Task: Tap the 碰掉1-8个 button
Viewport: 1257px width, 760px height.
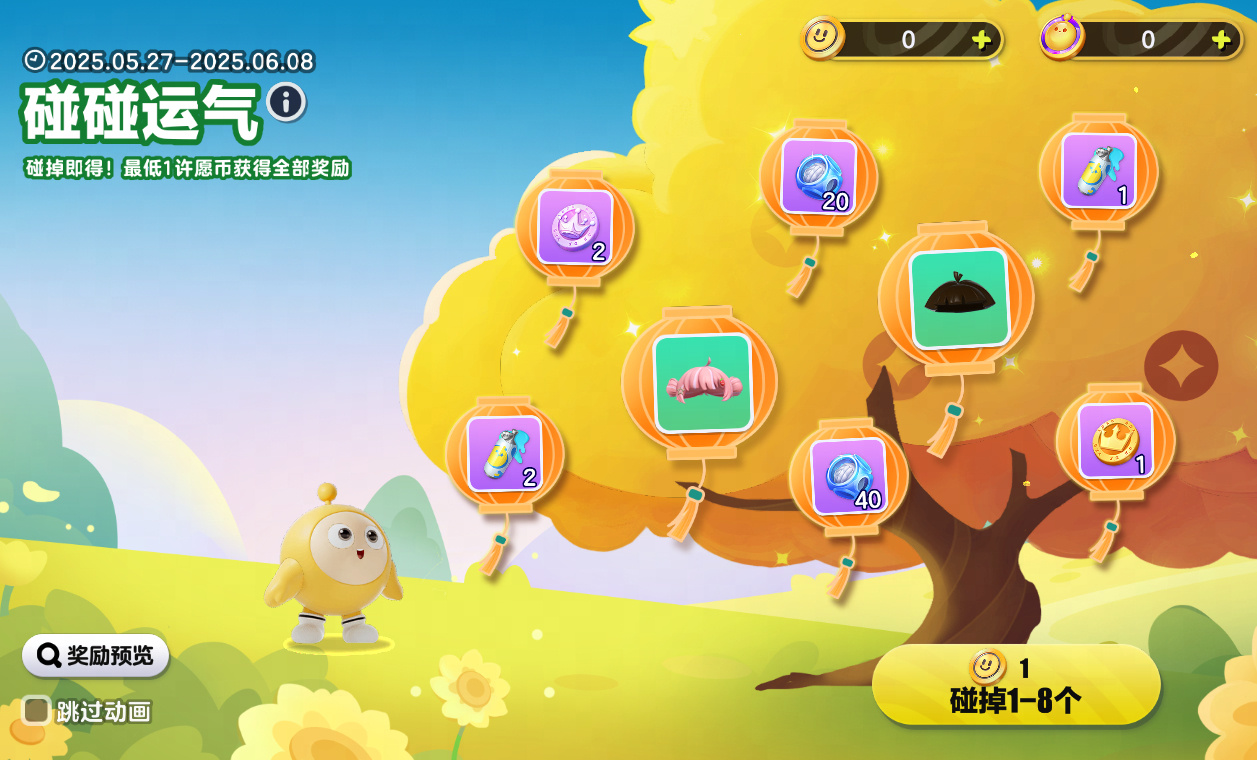Action: [1015, 685]
